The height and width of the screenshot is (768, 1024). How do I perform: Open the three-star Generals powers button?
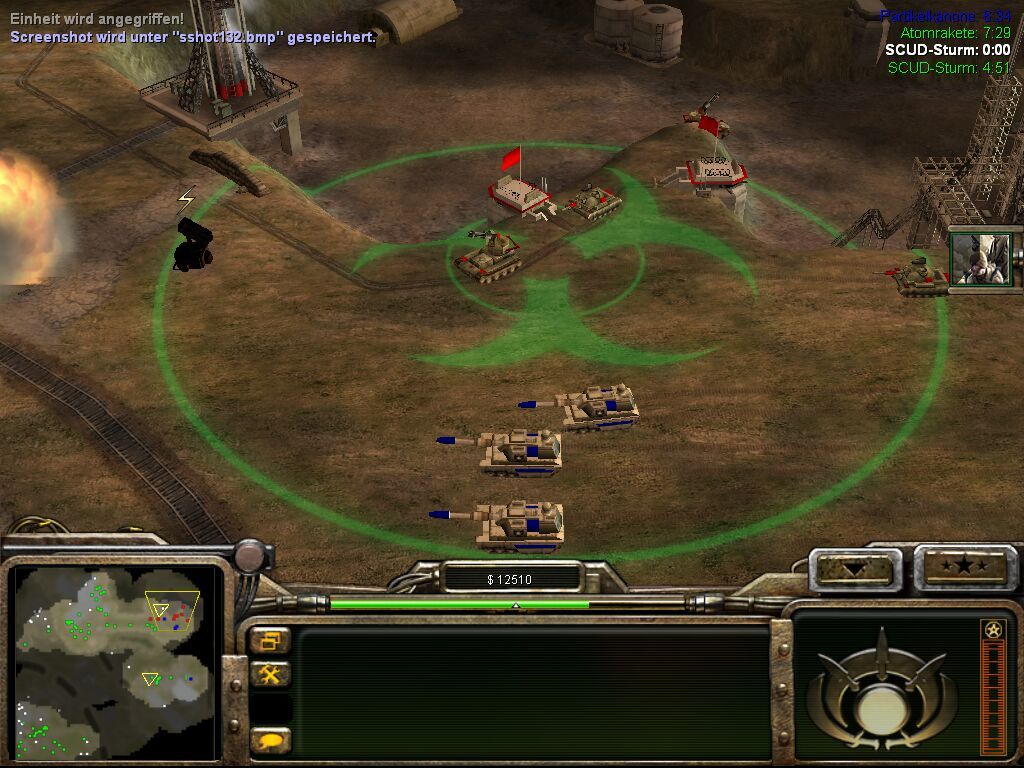pyautogui.click(x=964, y=567)
